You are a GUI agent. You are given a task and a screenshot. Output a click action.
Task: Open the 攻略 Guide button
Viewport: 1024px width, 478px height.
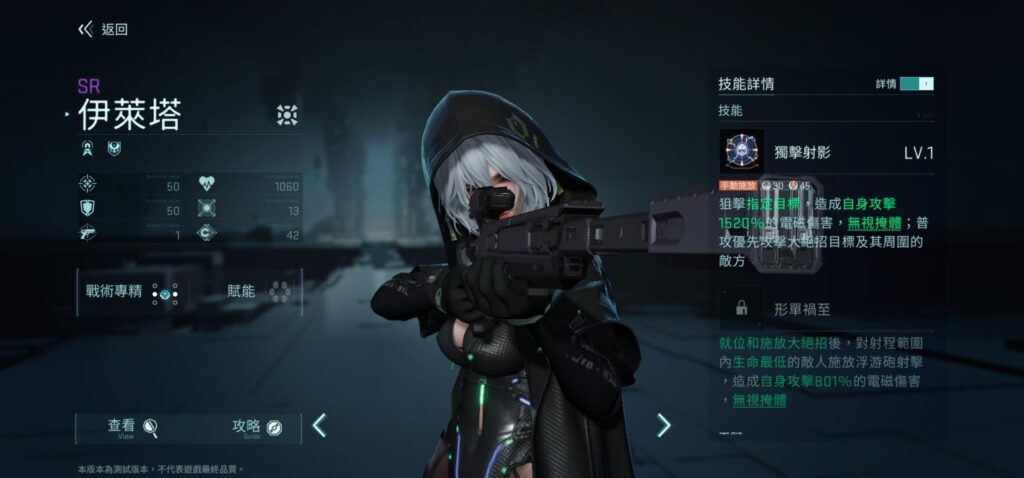point(258,428)
